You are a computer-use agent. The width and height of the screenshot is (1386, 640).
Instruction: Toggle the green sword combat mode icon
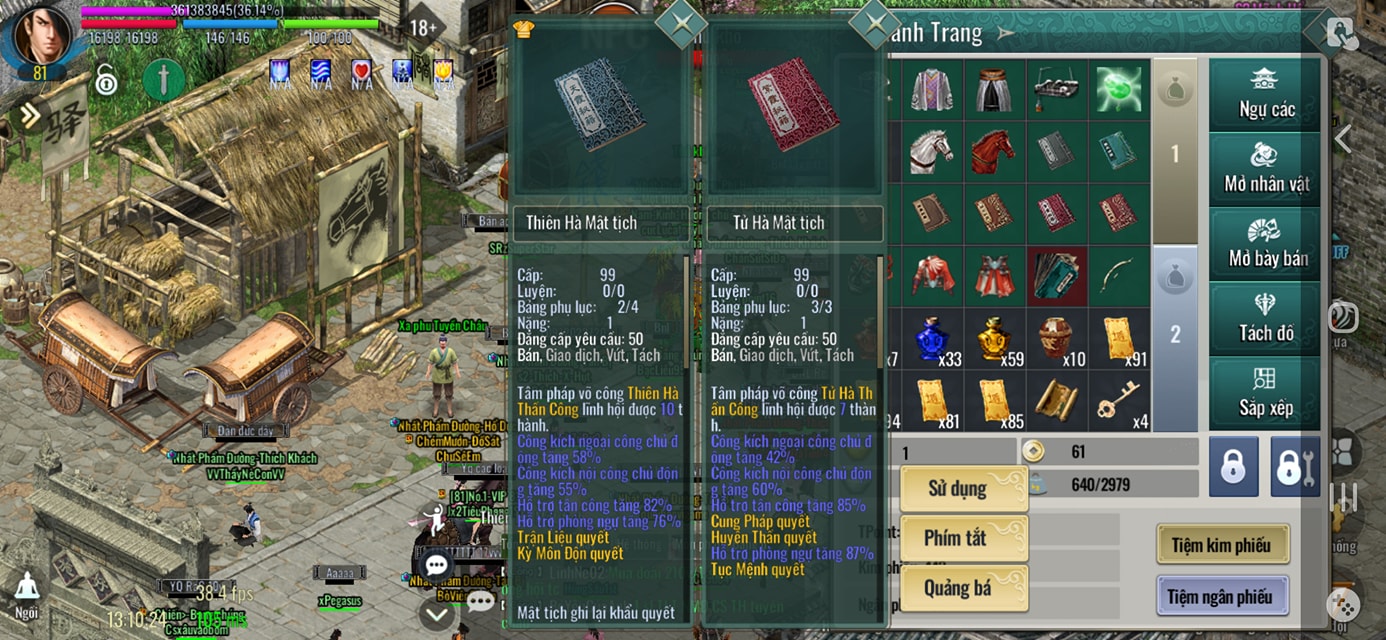point(164,79)
